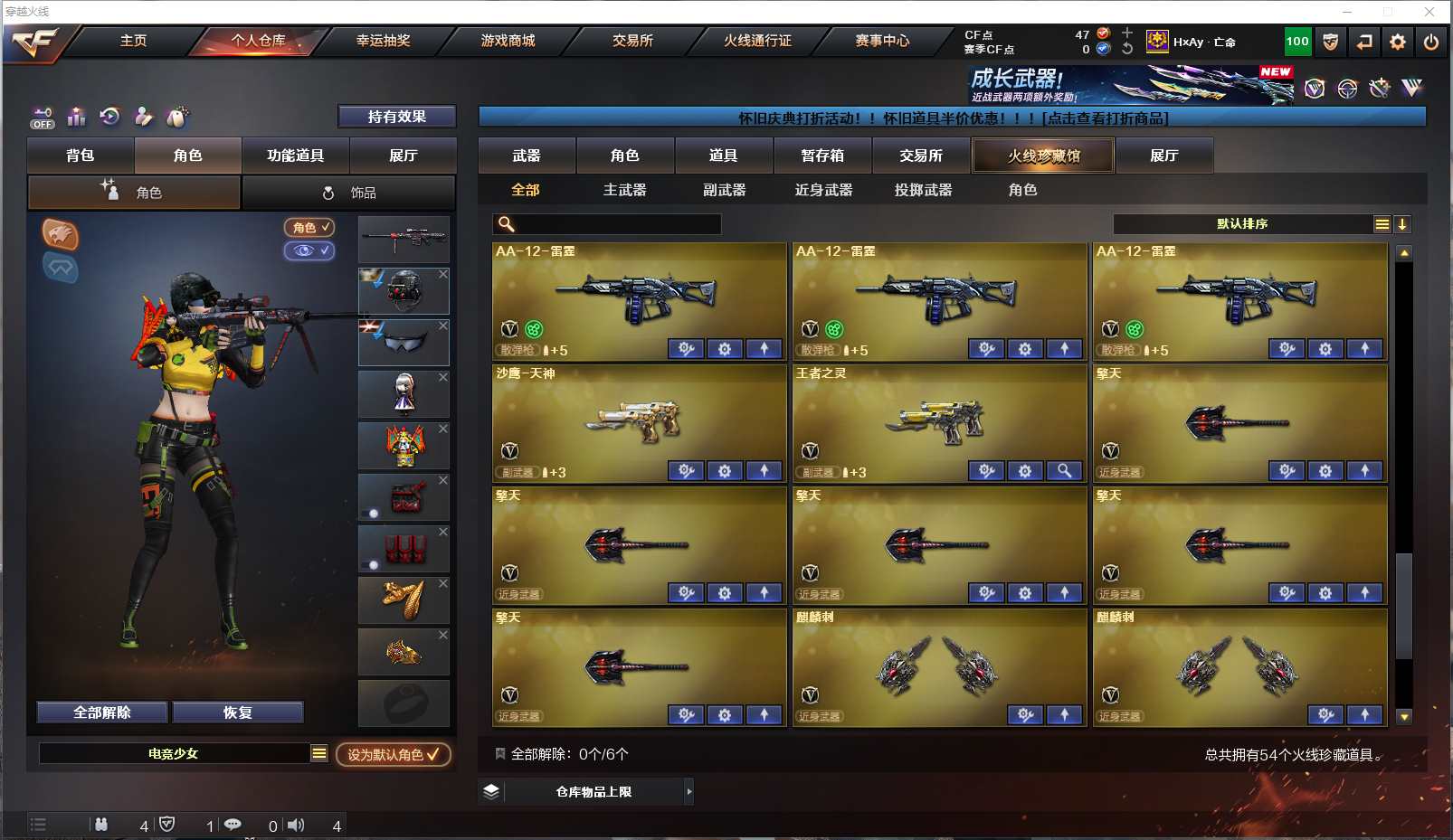The width and height of the screenshot is (1453, 840).
Task: Open the 火线通行证 battle pass page
Action: point(757,41)
